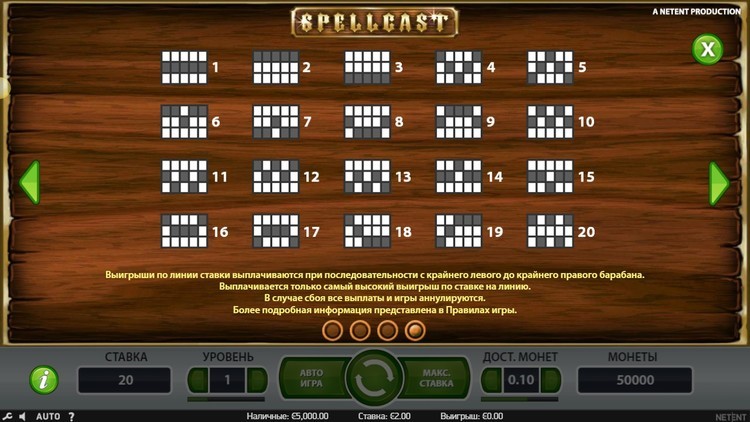750x422 pixels.
Task: Increase the coin value
Action: (x=549, y=380)
